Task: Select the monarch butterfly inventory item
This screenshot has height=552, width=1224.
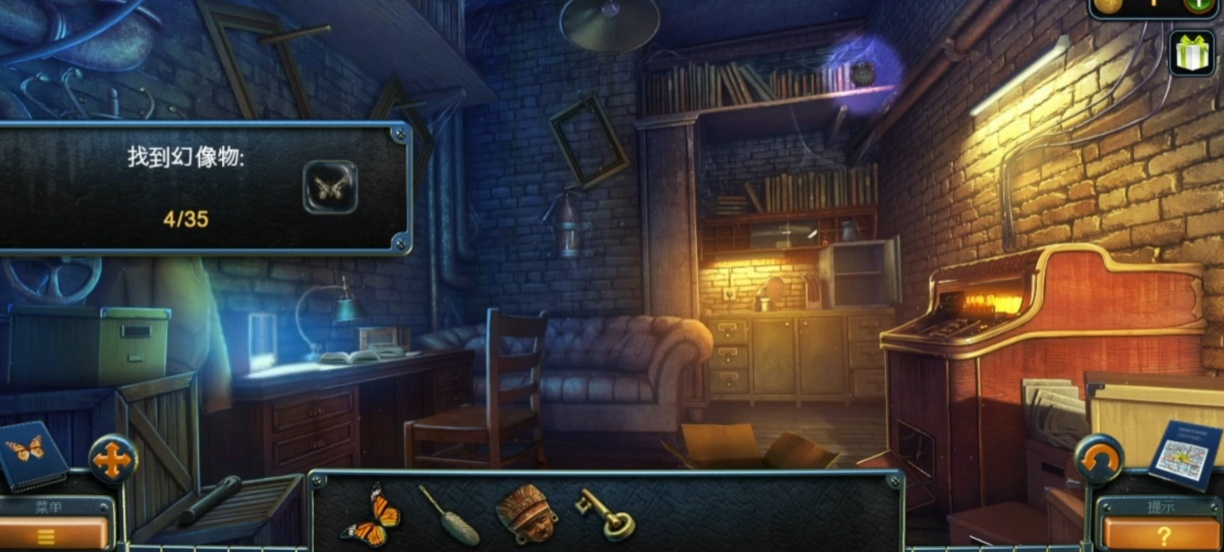Action: [371, 514]
